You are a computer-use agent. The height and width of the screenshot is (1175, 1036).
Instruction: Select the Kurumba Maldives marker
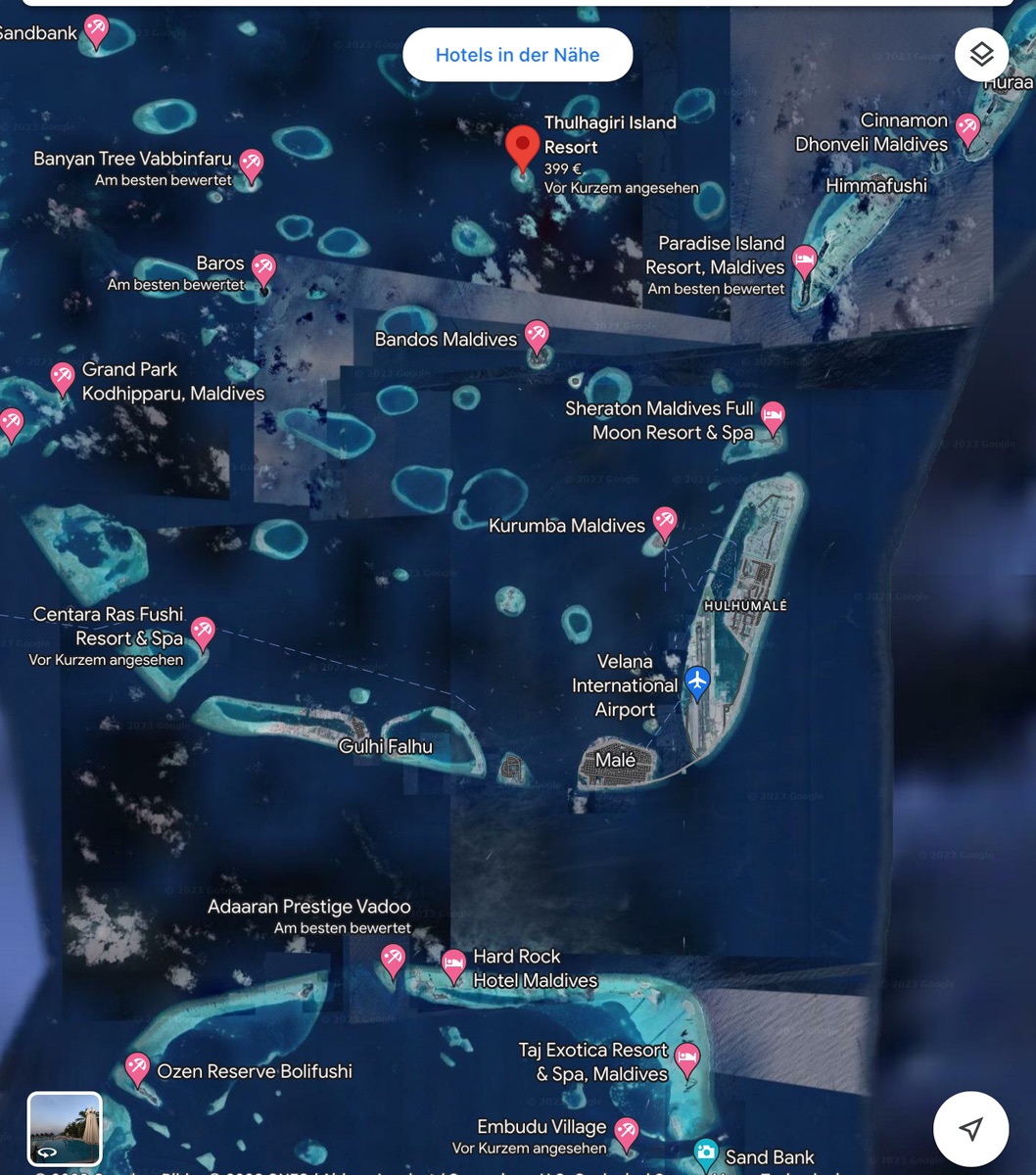tap(665, 521)
